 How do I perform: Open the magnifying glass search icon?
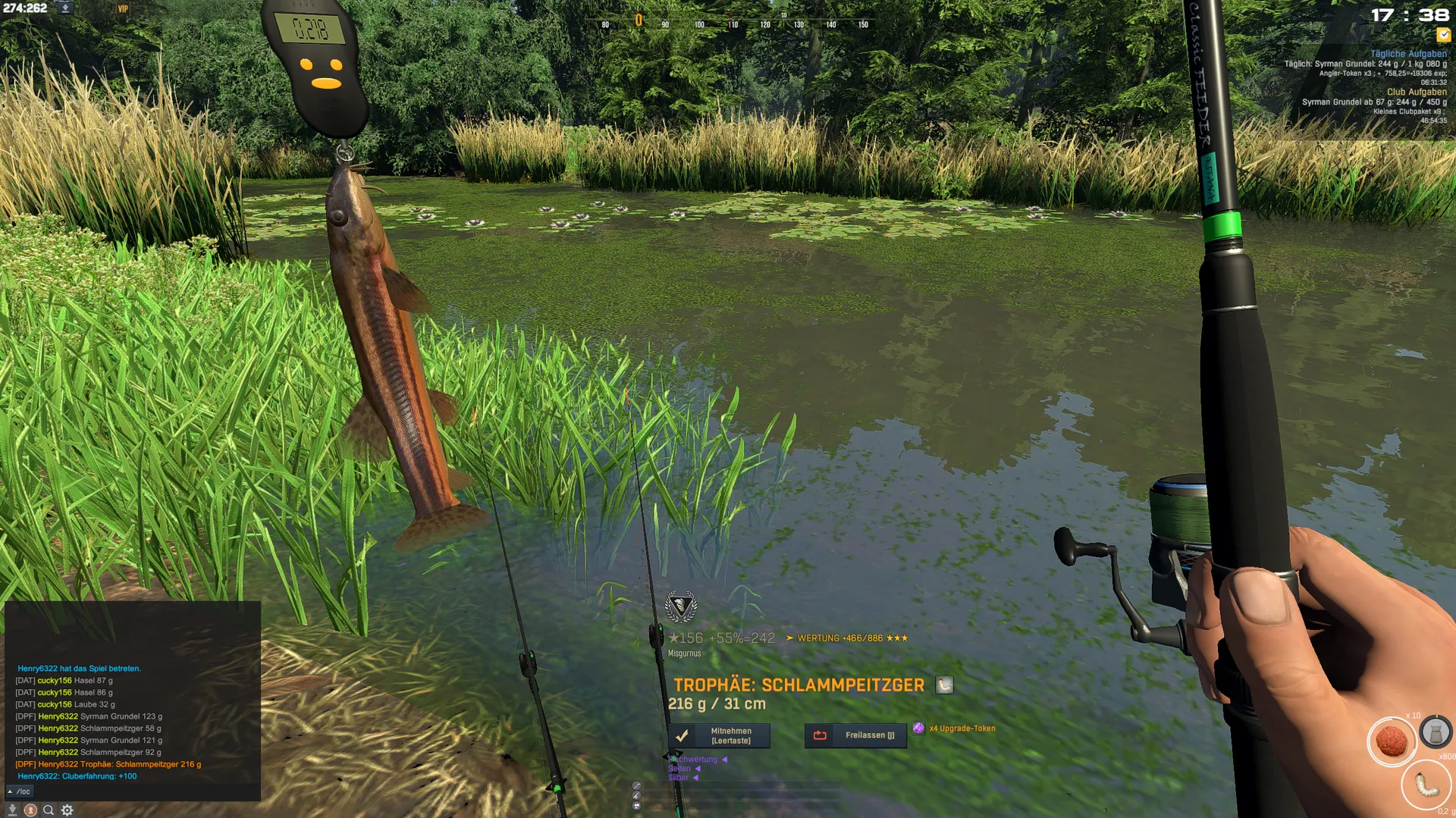[x=49, y=810]
